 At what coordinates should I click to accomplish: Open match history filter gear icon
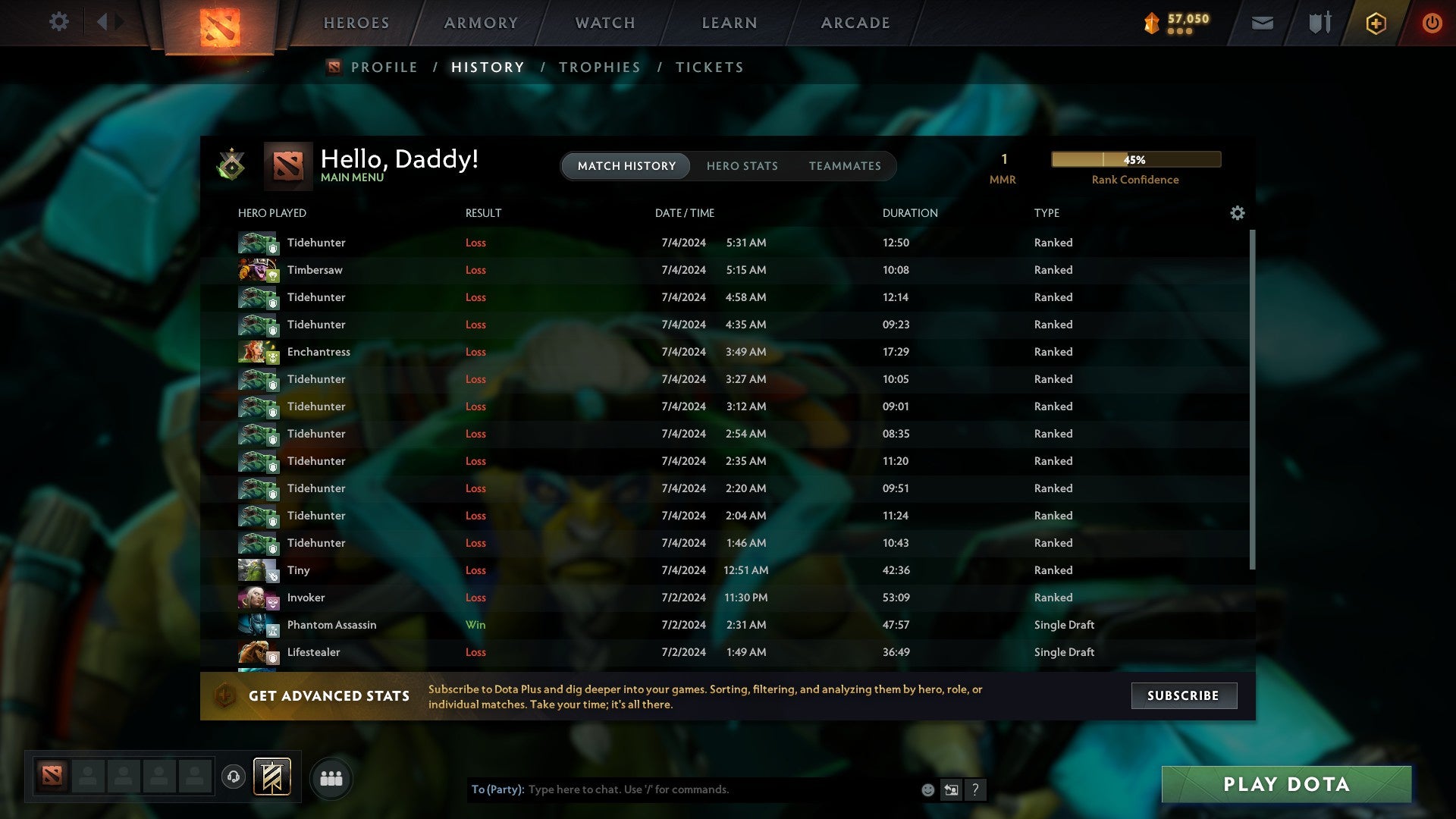pyautogui.click(x=1238, y=213)
